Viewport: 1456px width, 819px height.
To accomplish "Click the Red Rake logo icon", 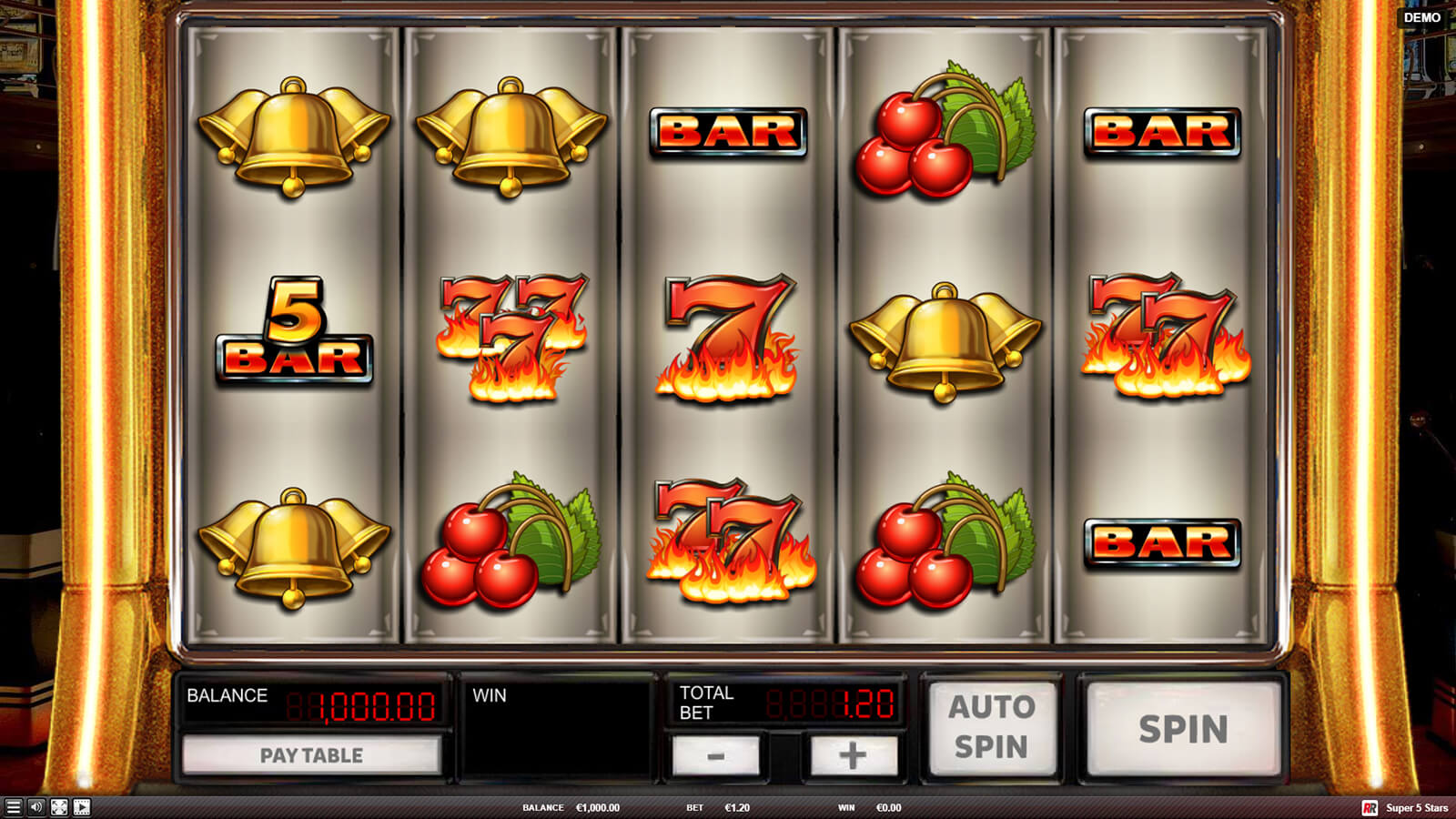I will pyautogui.click(x=1370, y=808).
